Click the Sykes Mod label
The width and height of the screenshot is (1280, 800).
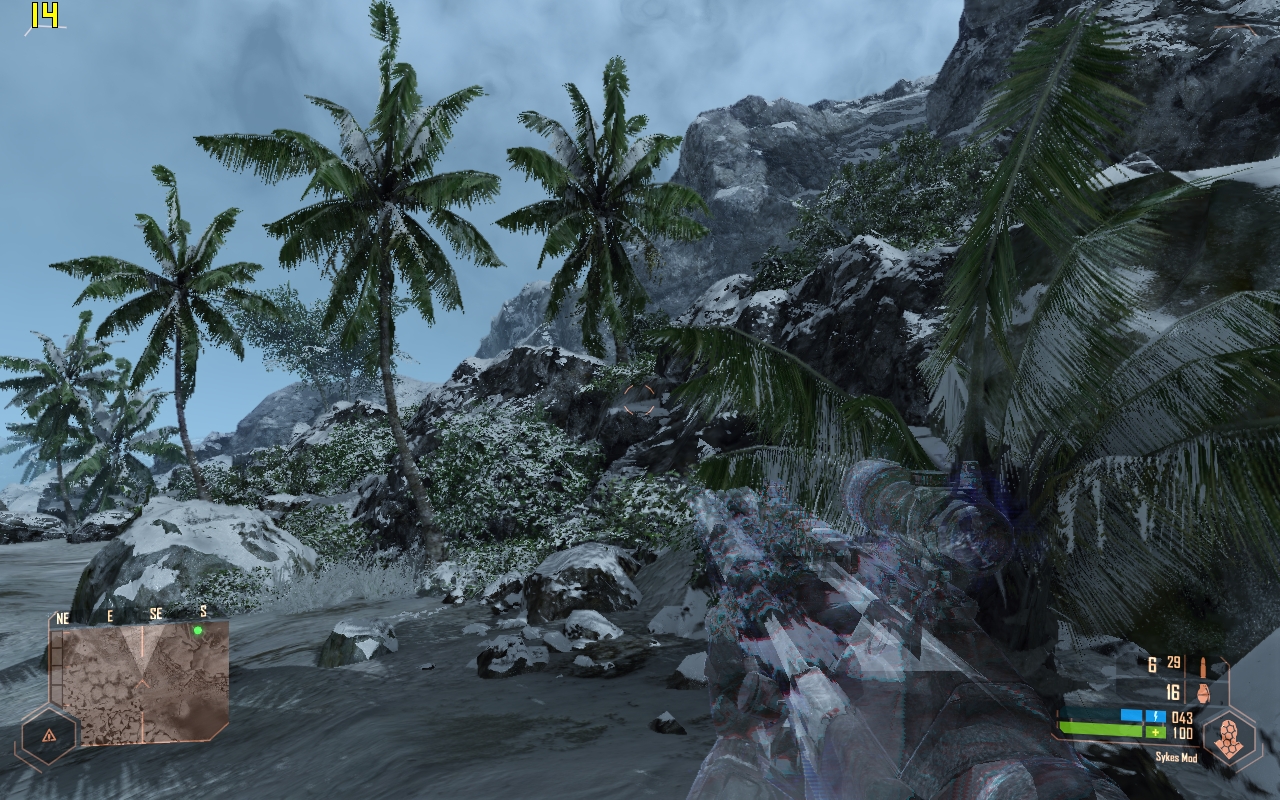click(1176, 757)
